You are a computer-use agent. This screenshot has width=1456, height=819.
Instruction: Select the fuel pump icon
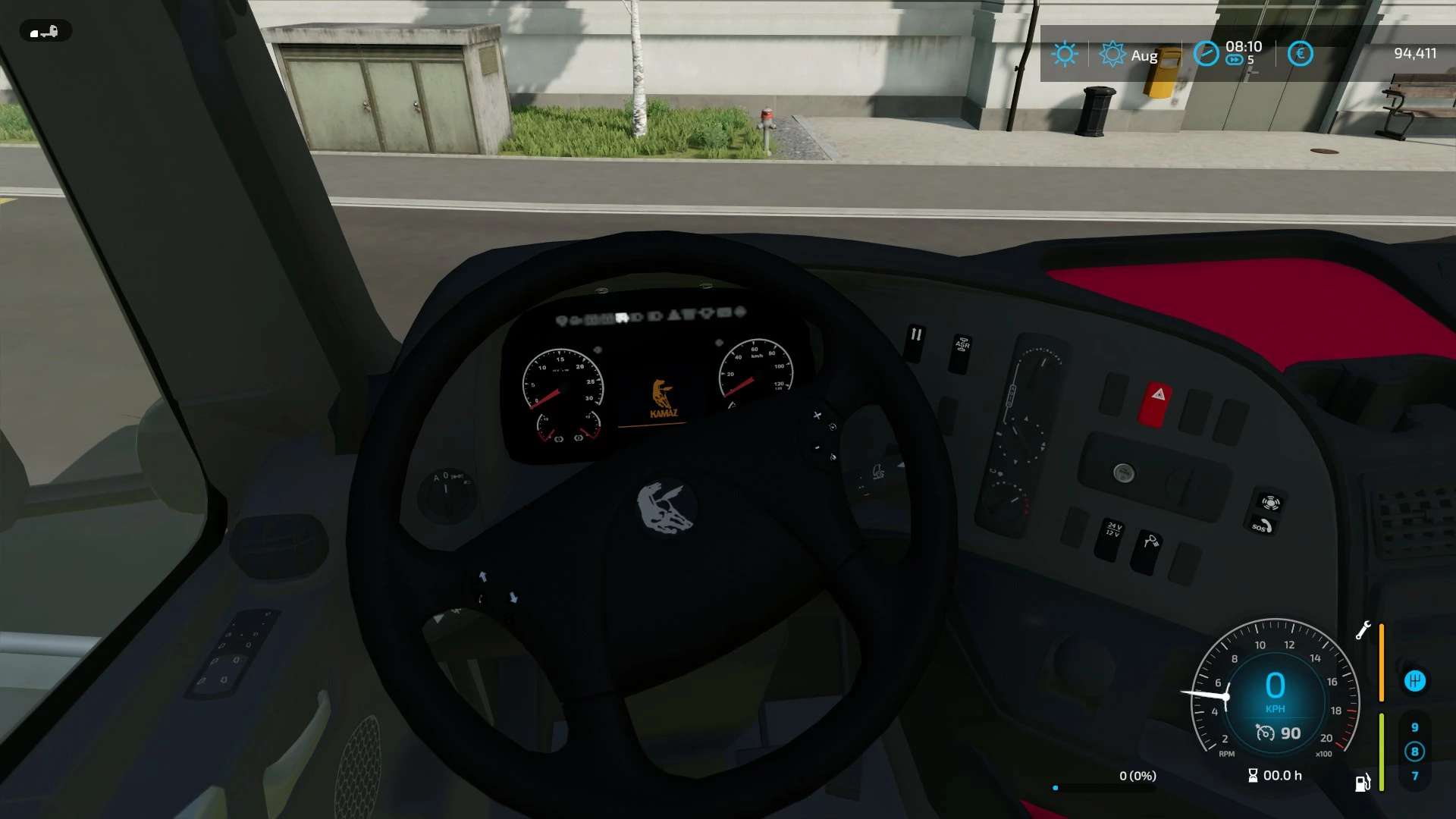tap(1363, 783)
